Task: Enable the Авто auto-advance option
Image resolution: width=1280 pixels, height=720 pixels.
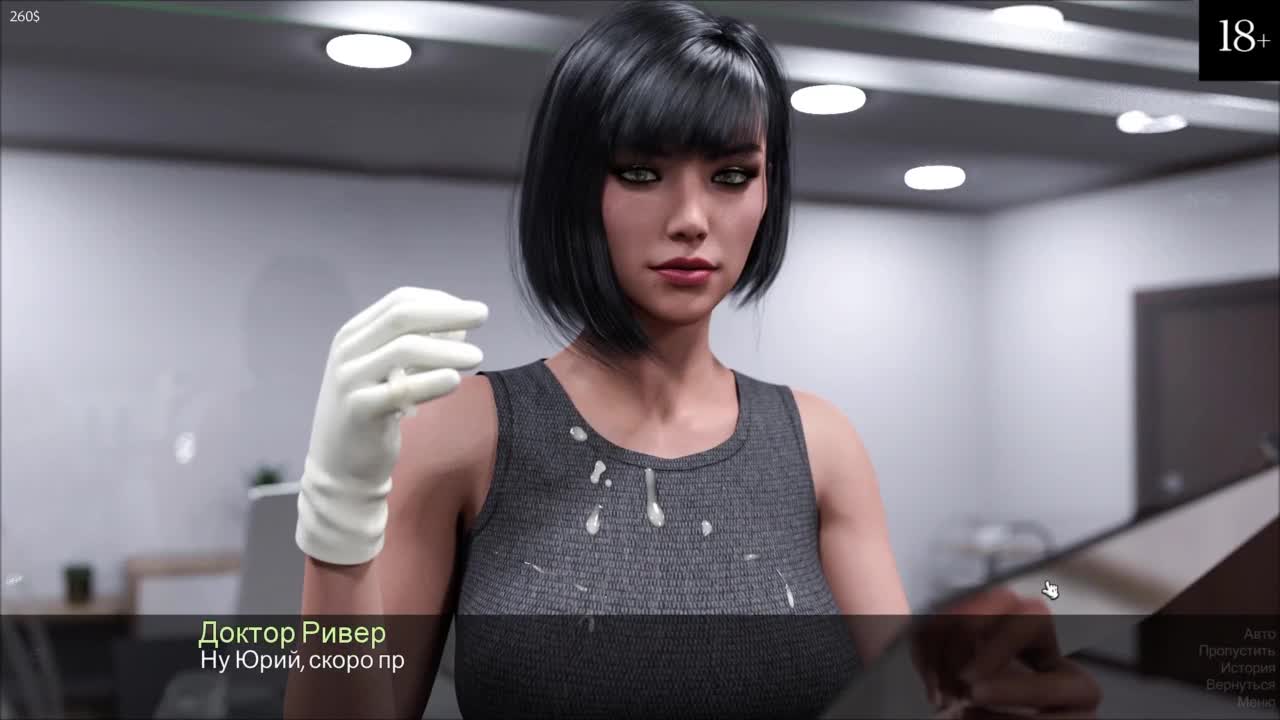Action: pyautogui.click(x=1259, y=634)
